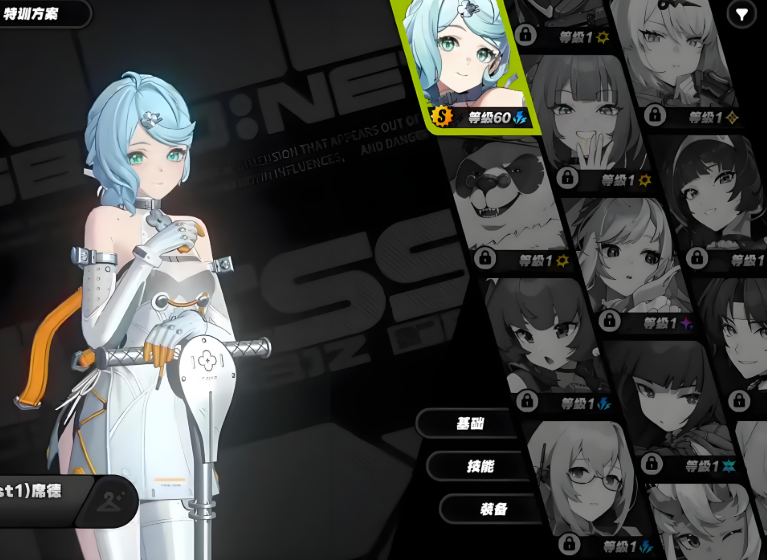Switch to the 技能 skills tab
Viewport: 767px width, 560px height.
(x=480, y=466)
